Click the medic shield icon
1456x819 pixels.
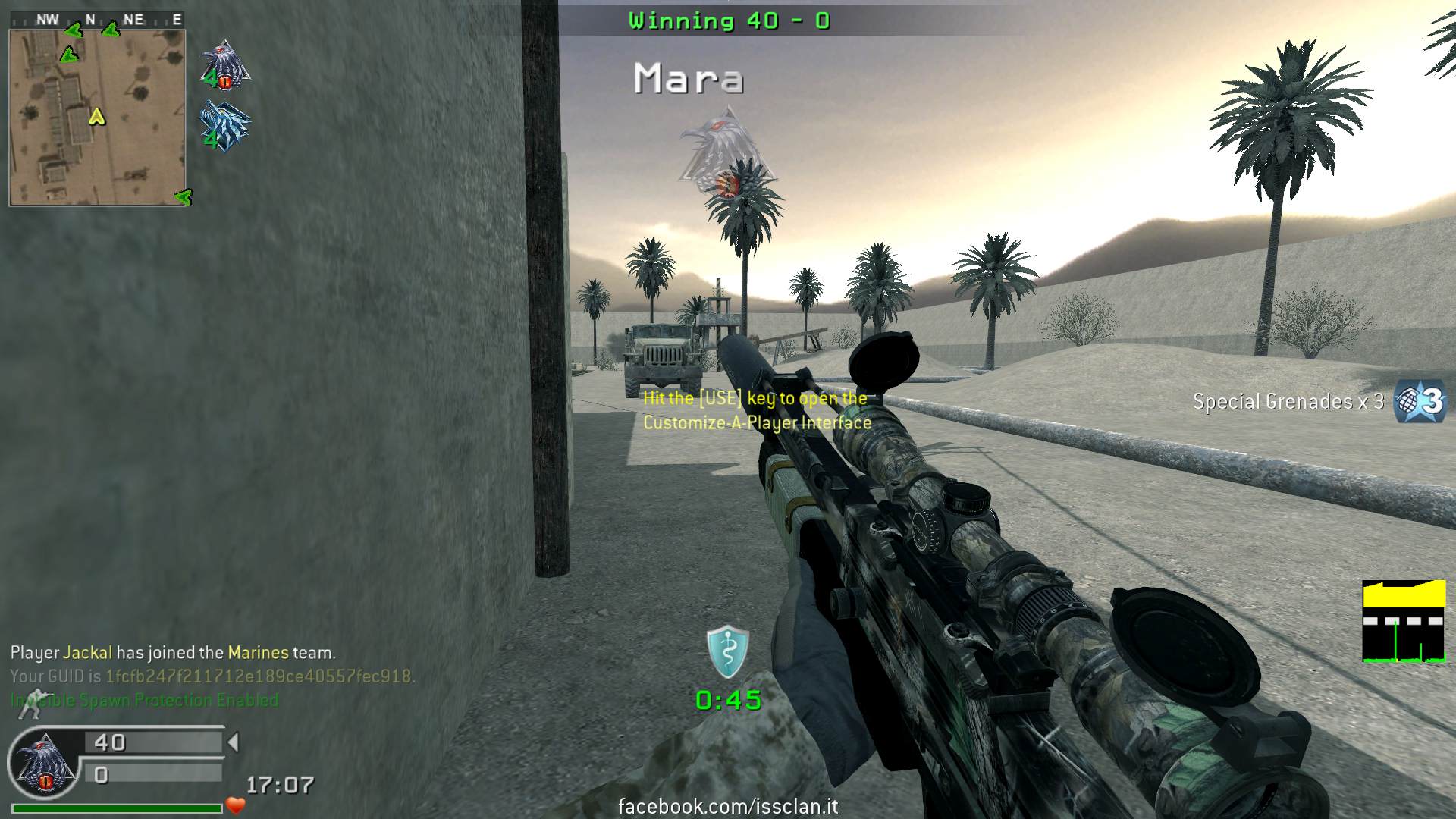[727, 651]
